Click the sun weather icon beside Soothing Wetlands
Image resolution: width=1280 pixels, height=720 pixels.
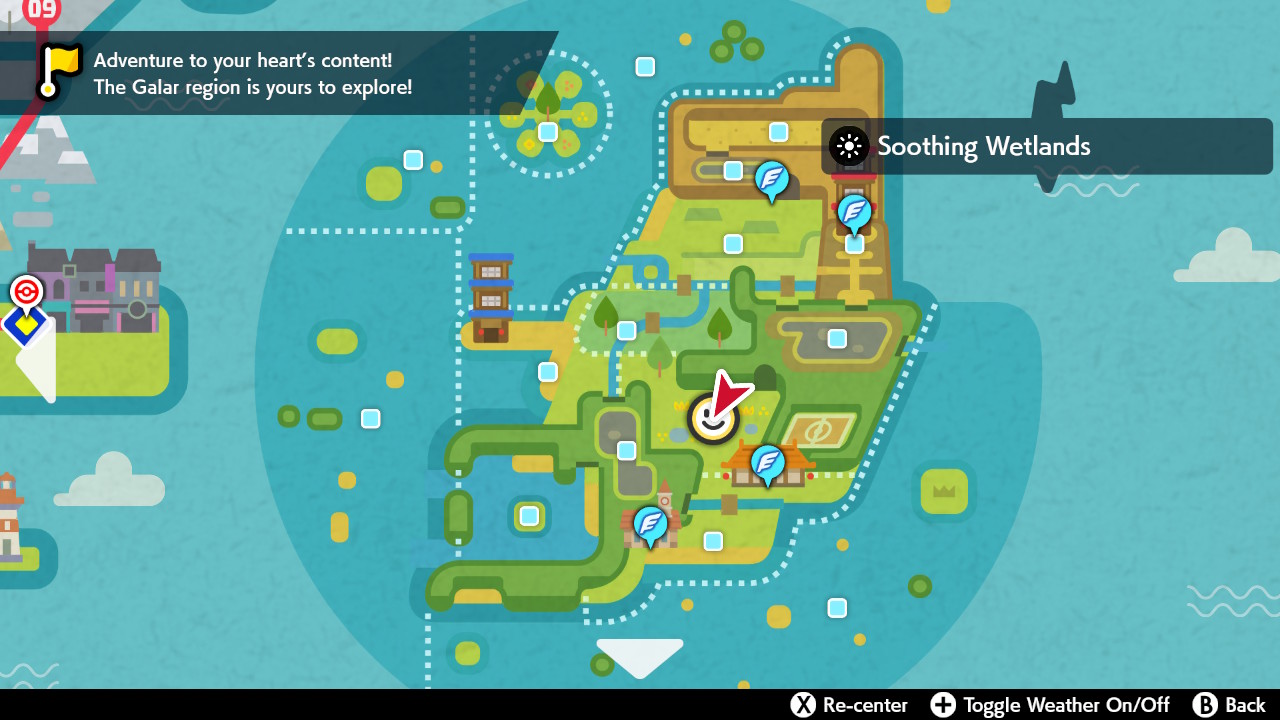coord(847,146)
